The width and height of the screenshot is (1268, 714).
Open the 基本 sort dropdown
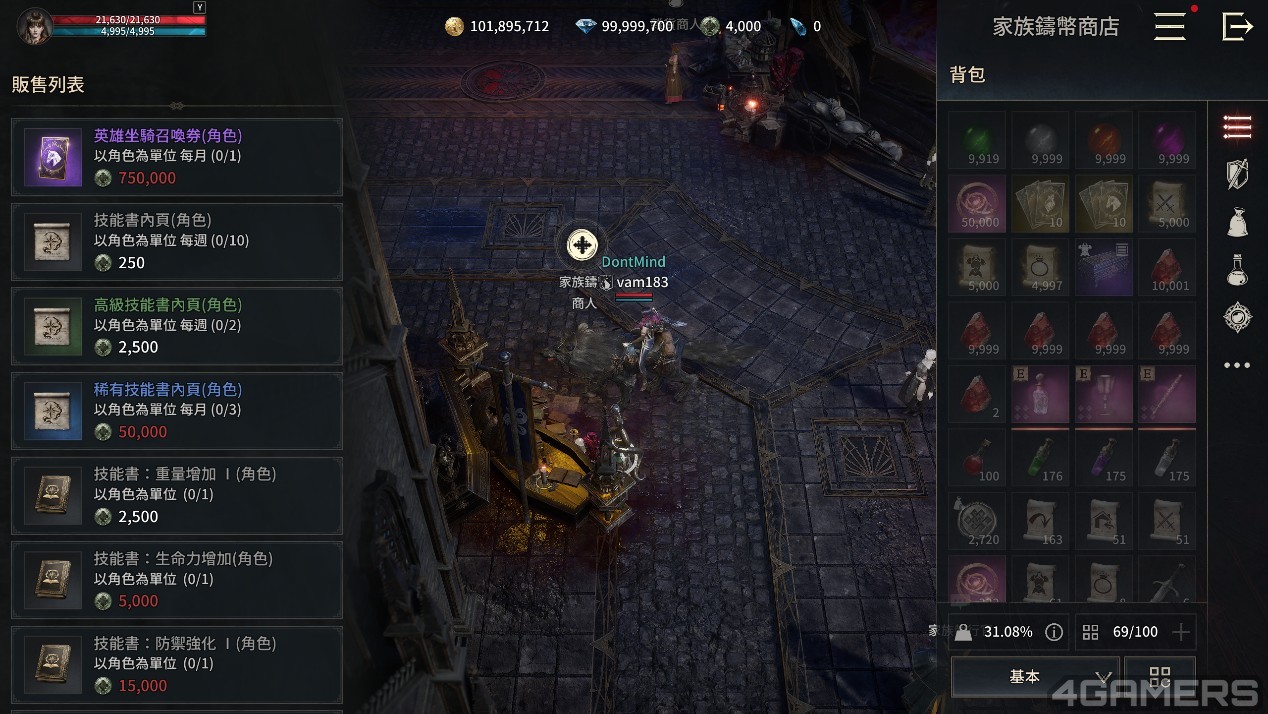(x=1034, y=677)
